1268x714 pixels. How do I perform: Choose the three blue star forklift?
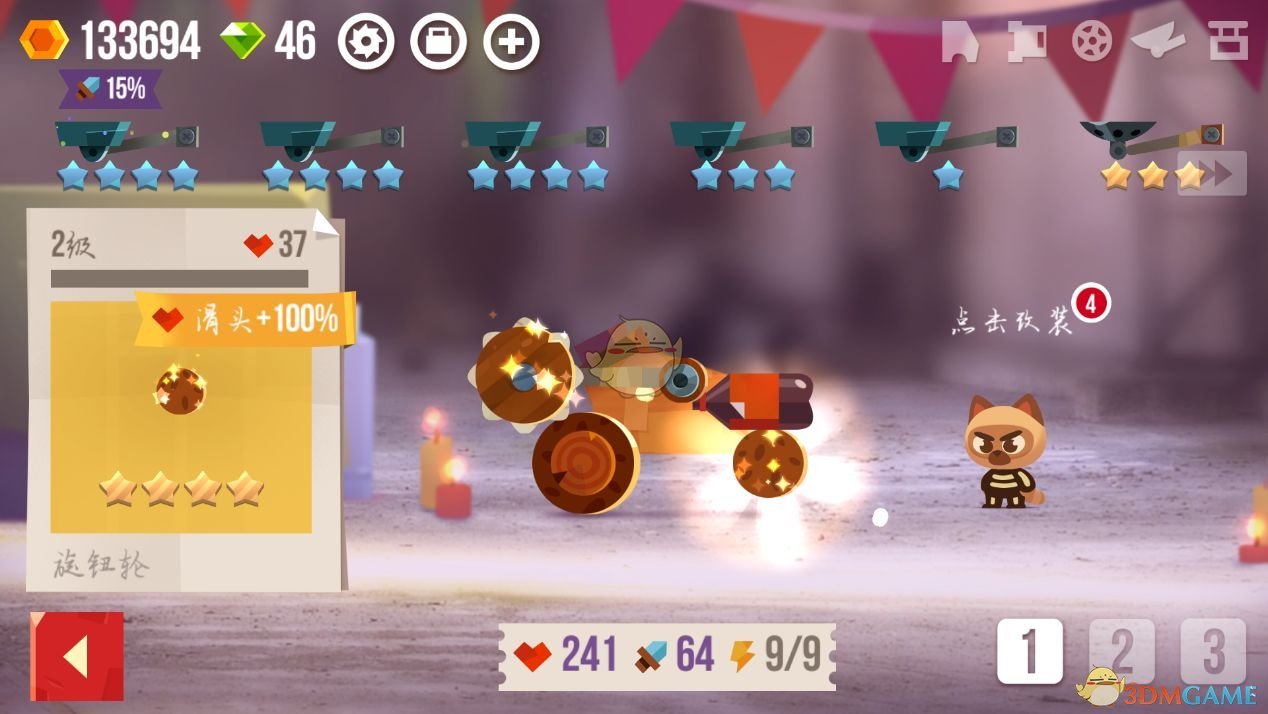pos(741,150)
